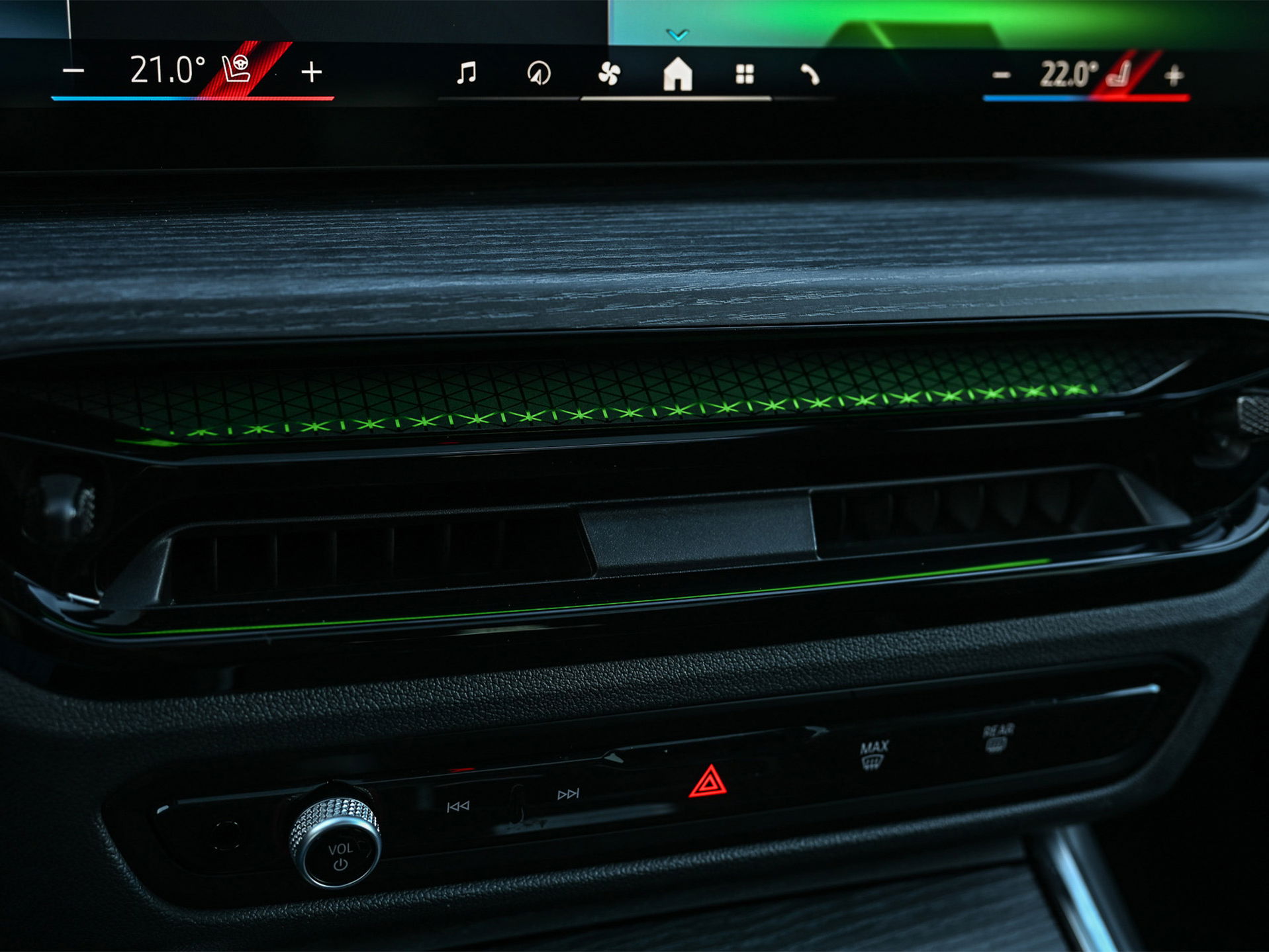The image size is (1269, 952).
Task: Open the navigation compass shortcut
Action: [539, 73]
